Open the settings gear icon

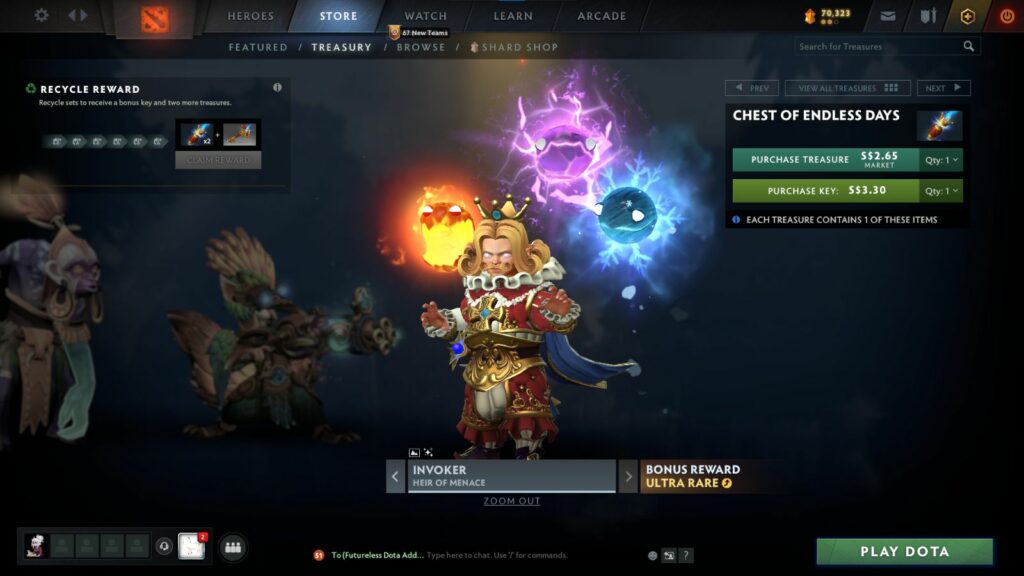(41, 15)
